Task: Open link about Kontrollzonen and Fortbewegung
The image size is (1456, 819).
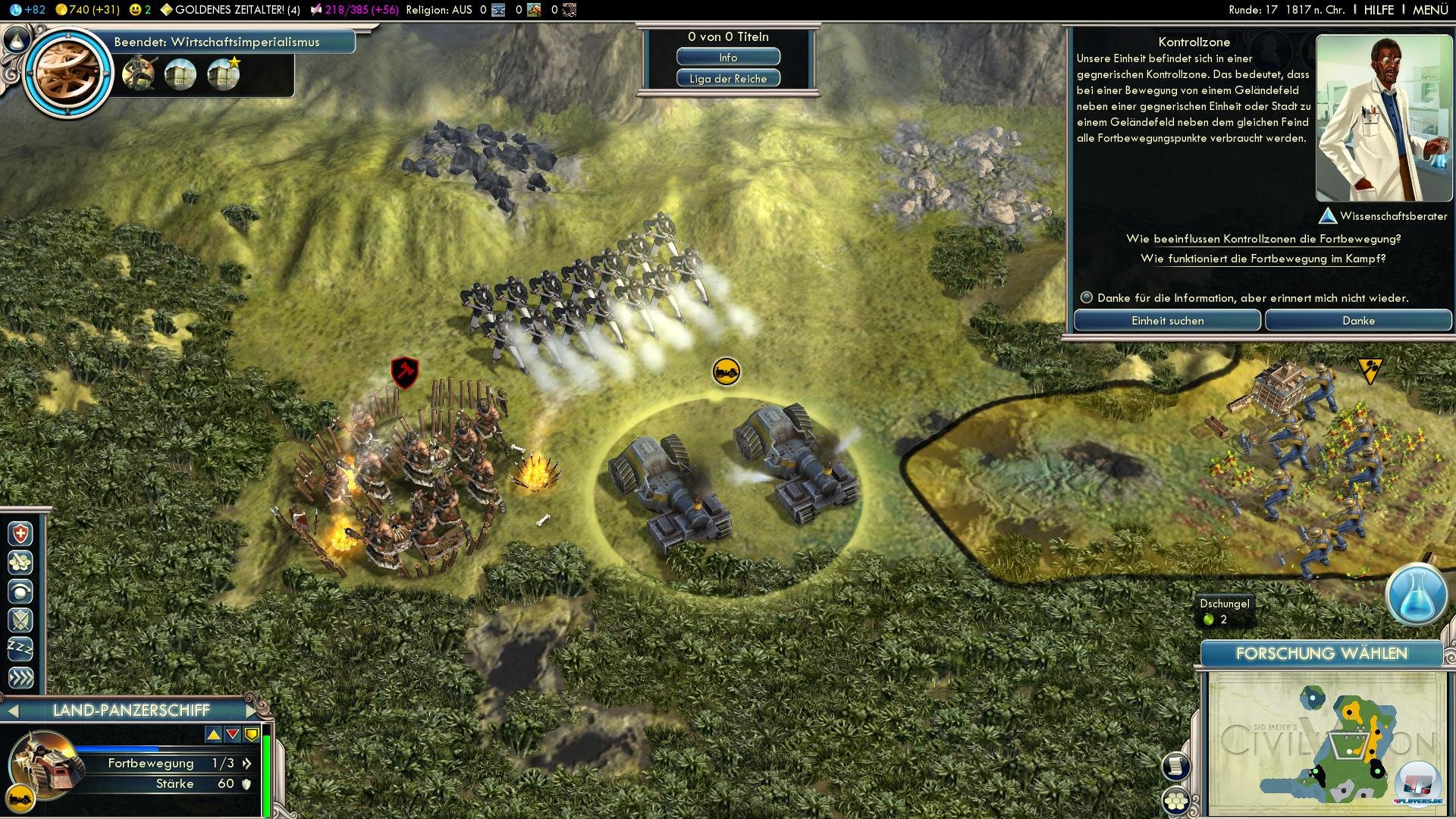Action: pos(1263,239)
